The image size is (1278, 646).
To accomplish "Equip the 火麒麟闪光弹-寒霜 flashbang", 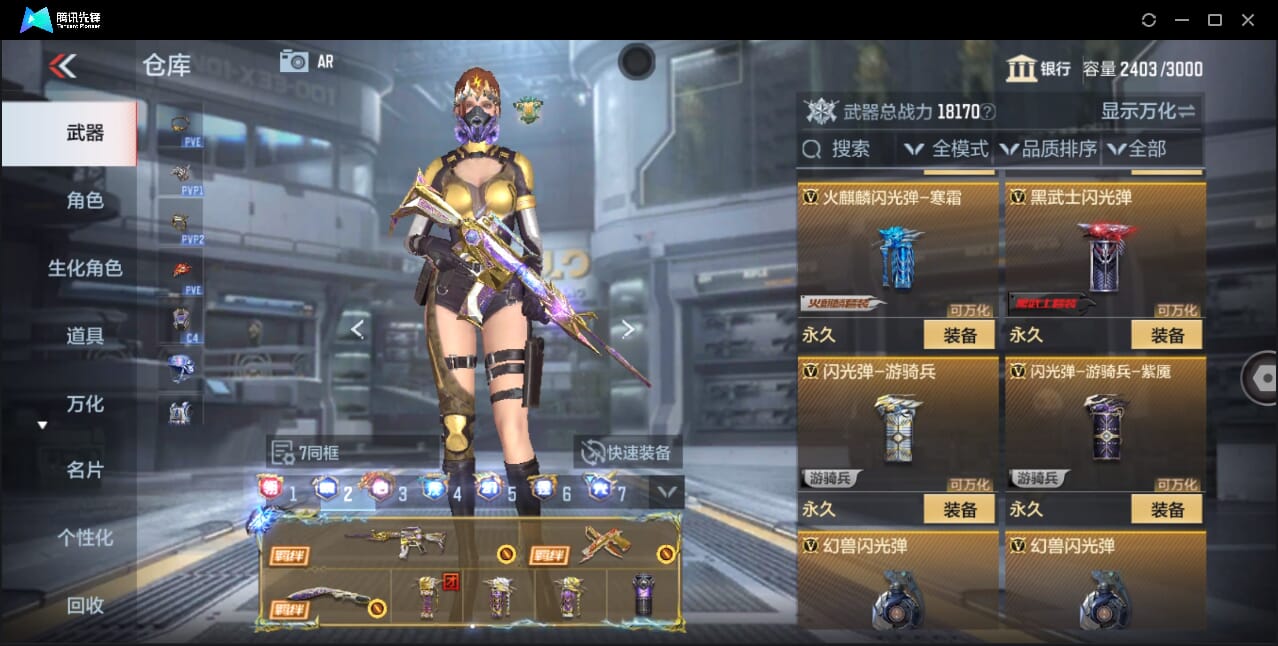I will point(959,335).
